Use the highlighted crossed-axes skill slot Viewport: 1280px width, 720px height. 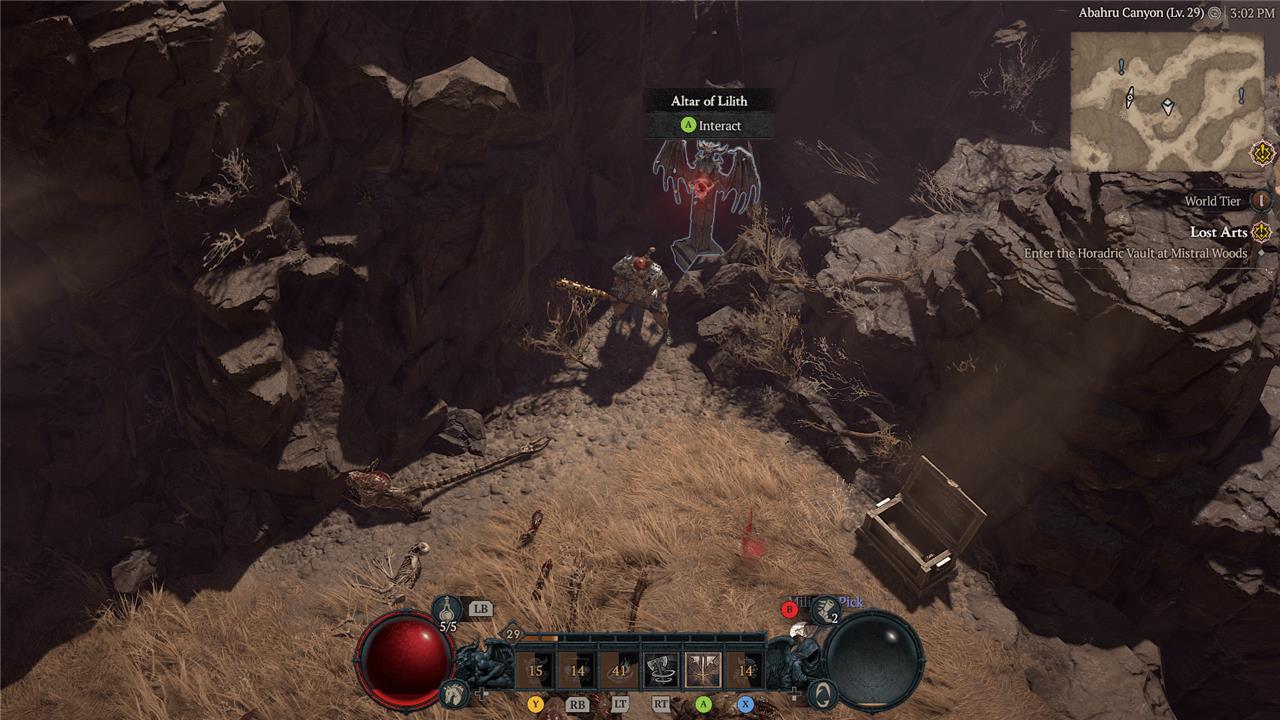[x=703, y=670]
